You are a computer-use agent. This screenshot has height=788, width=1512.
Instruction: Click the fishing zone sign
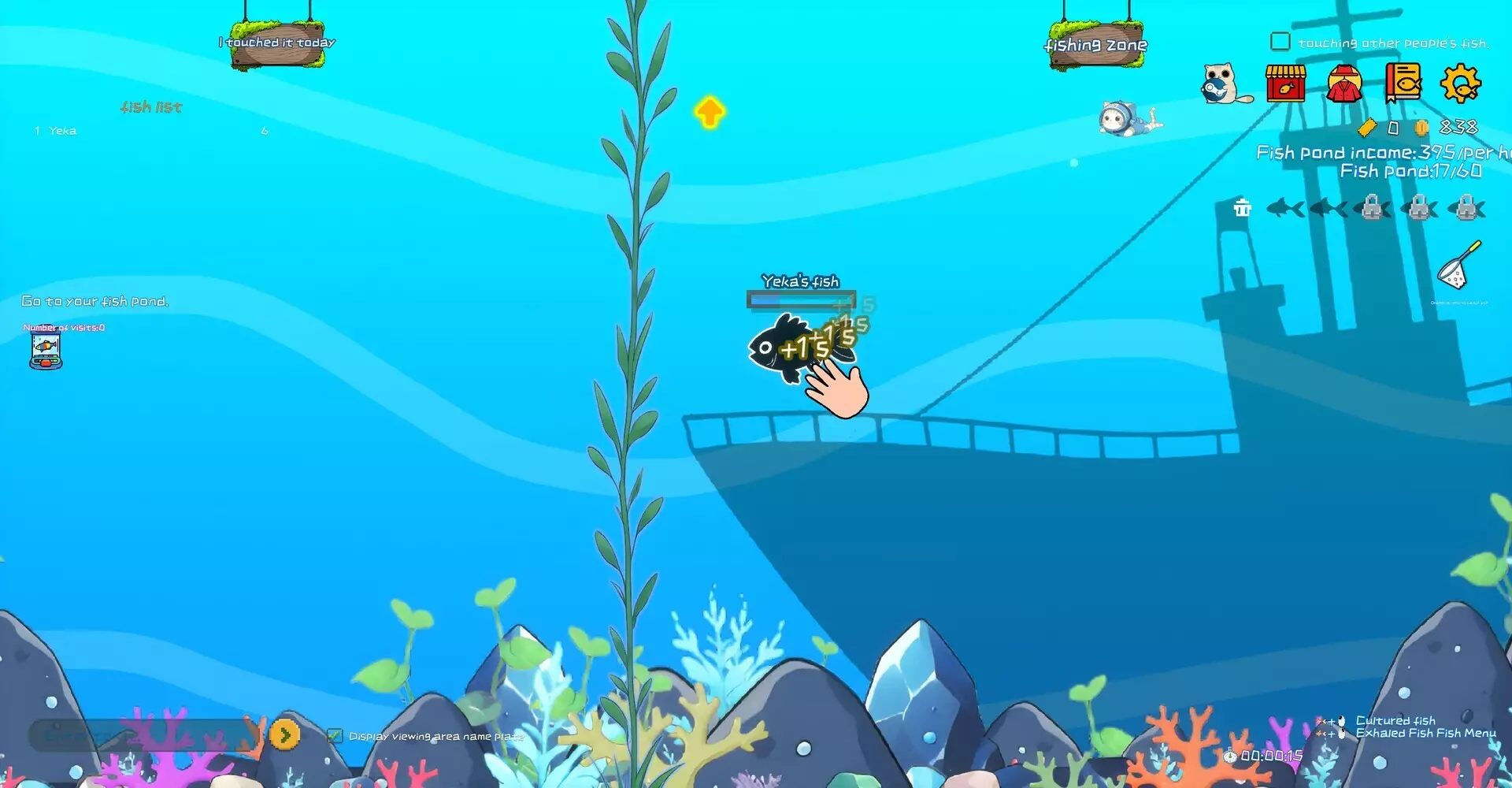click(1095, 44)
